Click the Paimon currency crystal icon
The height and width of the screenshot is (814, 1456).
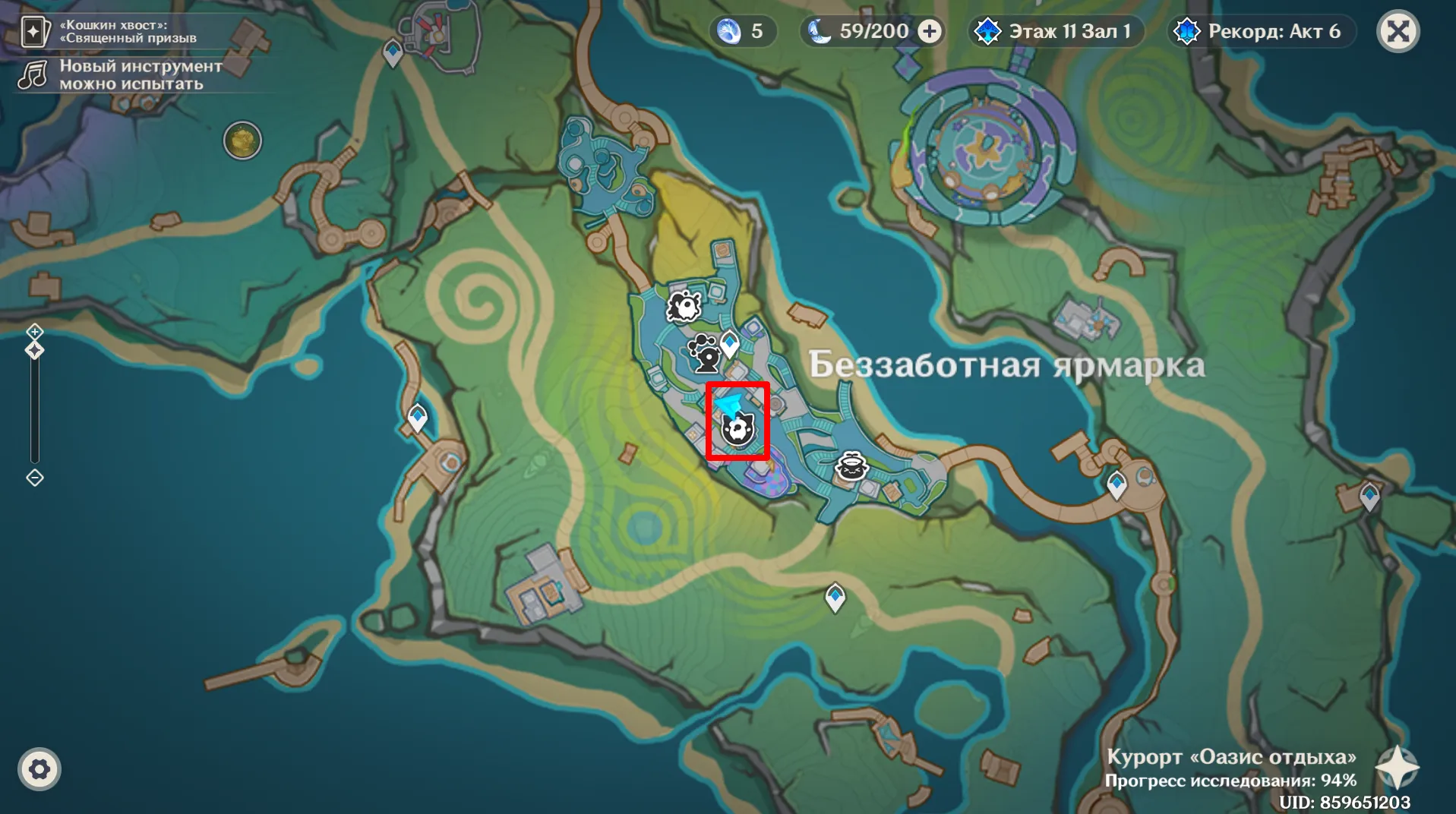pyautogui.click(x=728, y=31)
